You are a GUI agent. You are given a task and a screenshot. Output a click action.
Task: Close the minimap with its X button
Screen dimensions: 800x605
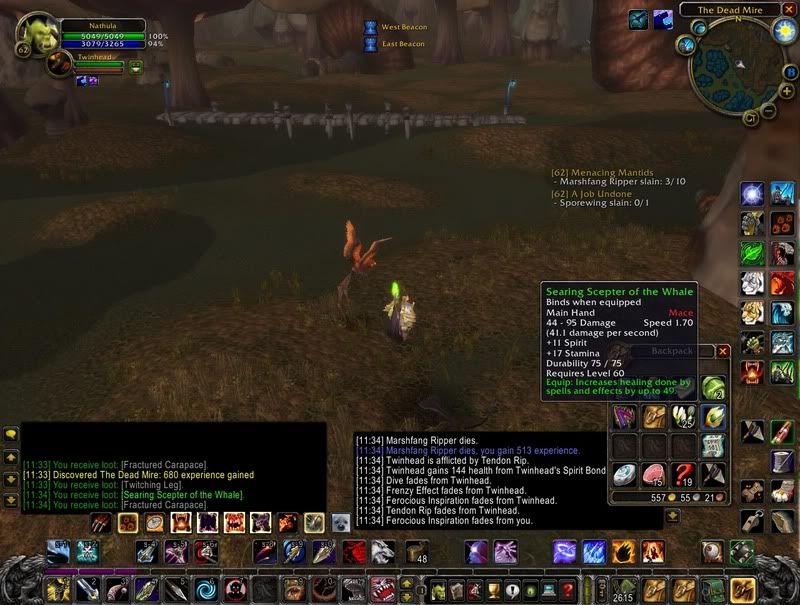789,9
